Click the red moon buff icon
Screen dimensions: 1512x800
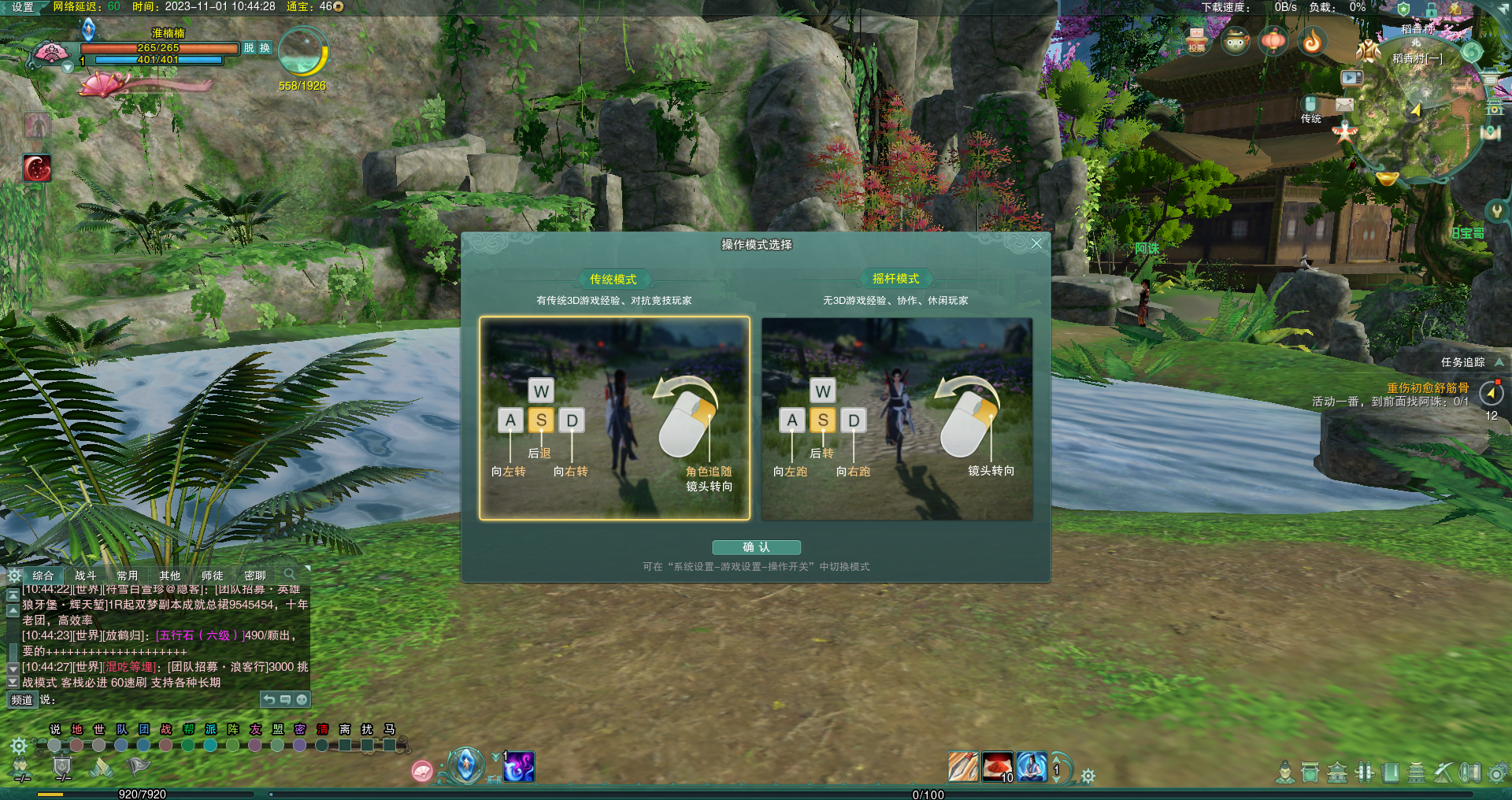click(37, 168)
